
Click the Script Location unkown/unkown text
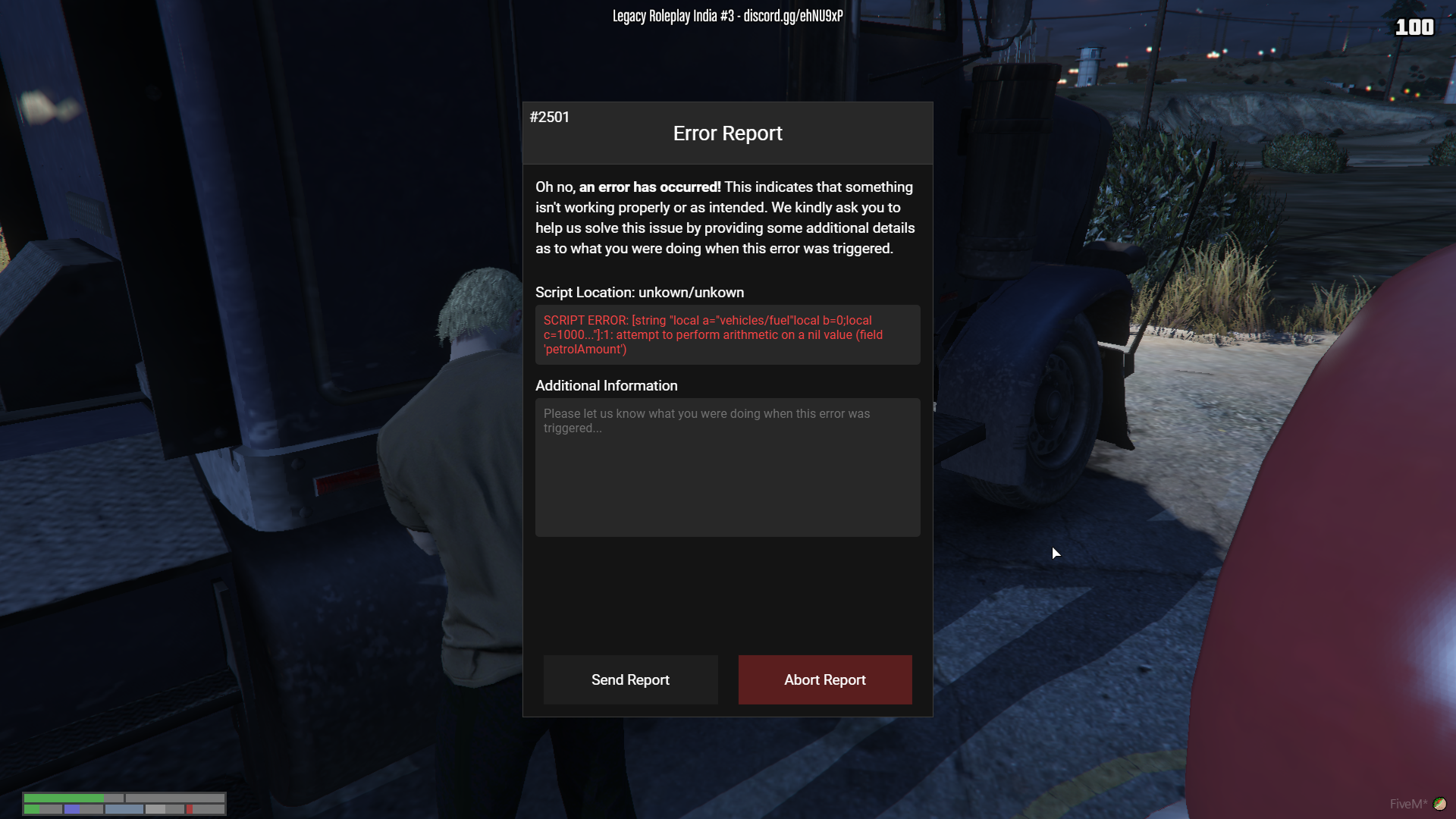[639, 292]
